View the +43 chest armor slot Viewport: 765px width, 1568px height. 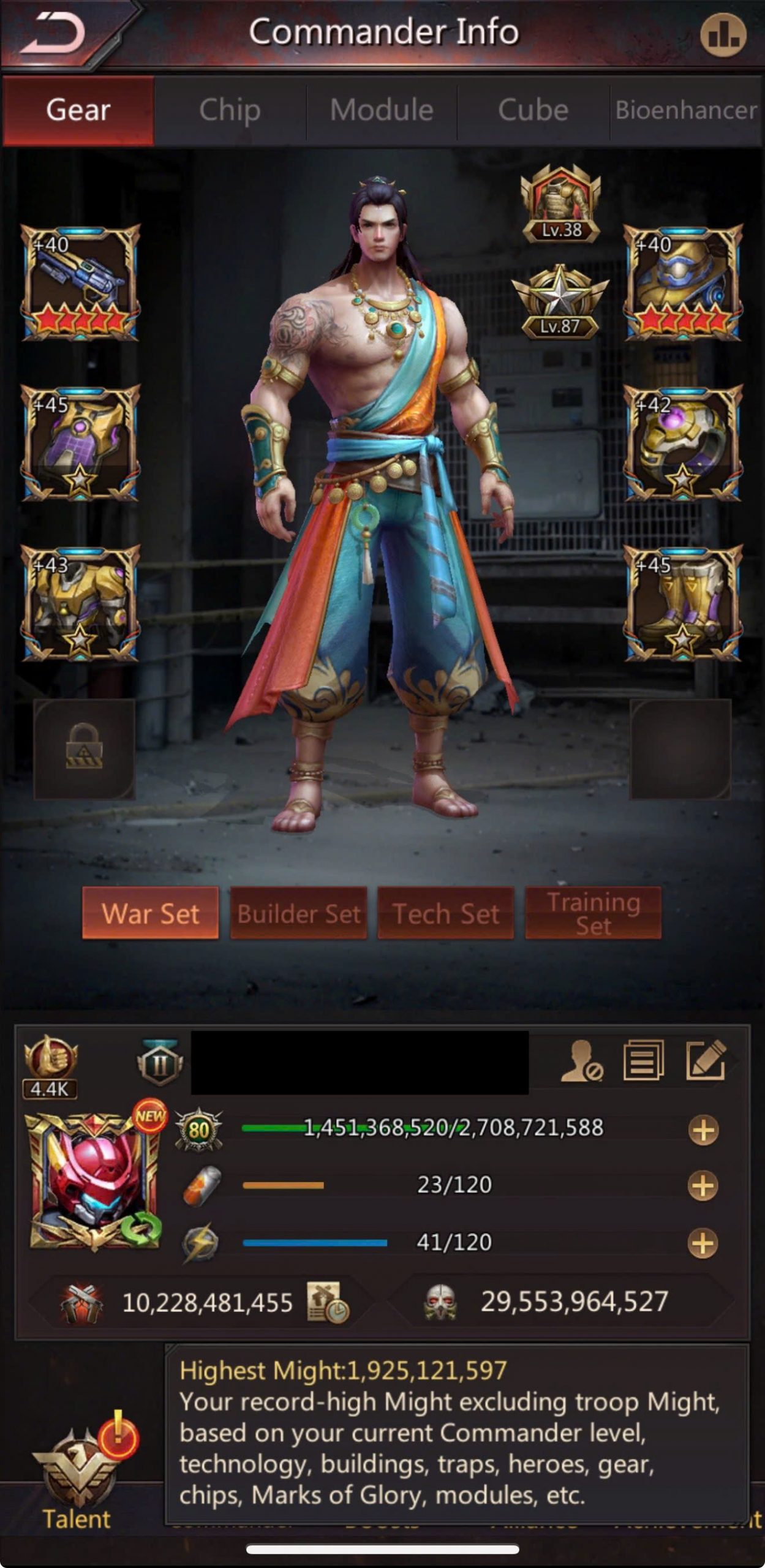80,603
